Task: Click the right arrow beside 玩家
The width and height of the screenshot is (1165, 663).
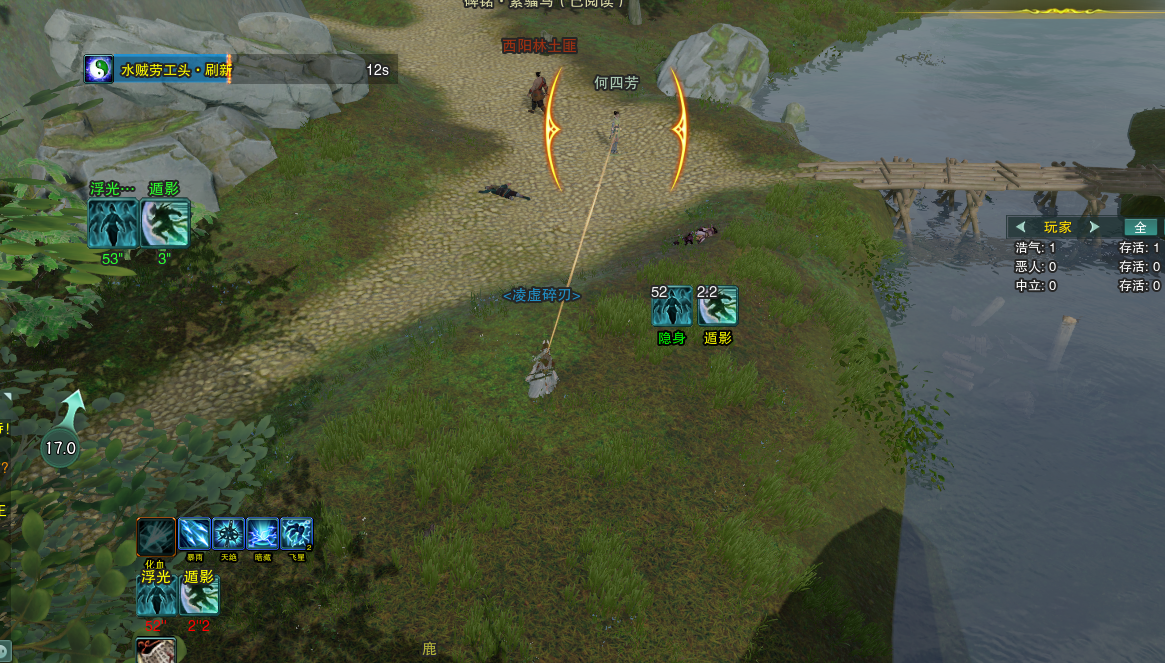Action: [1094, 227]
